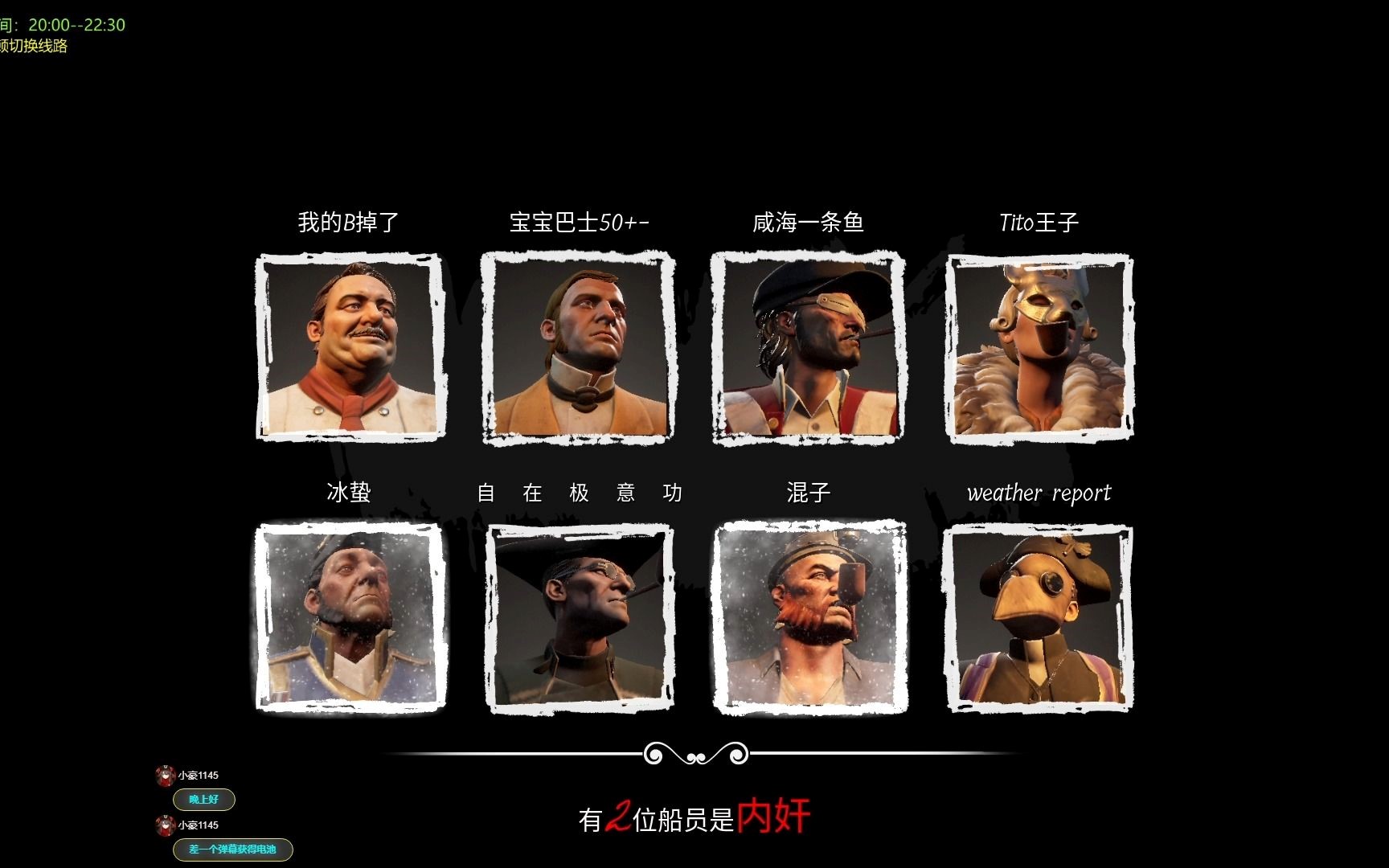
Task: Select the 我的B掉了 character portrait
Action: point(347,346)
